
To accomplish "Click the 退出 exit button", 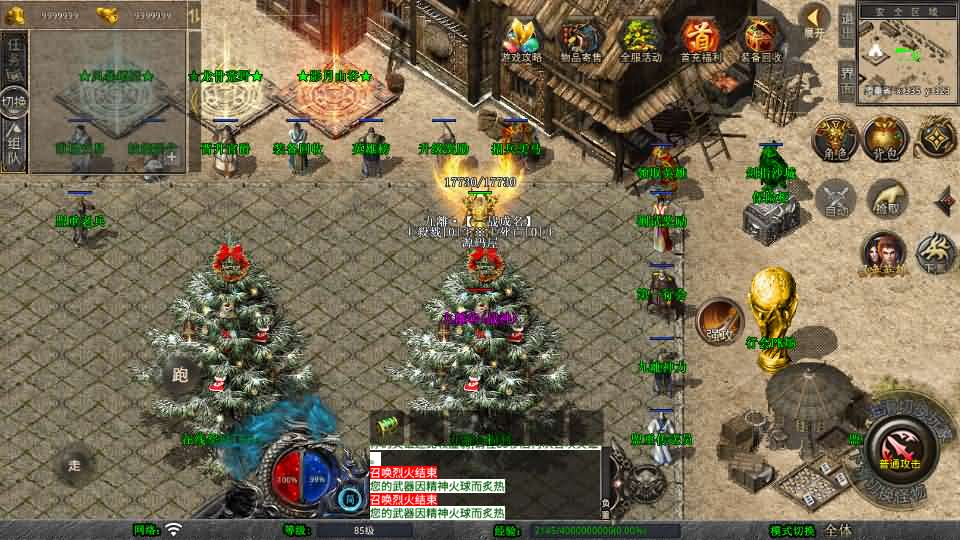I will click(x=846, y=24).
